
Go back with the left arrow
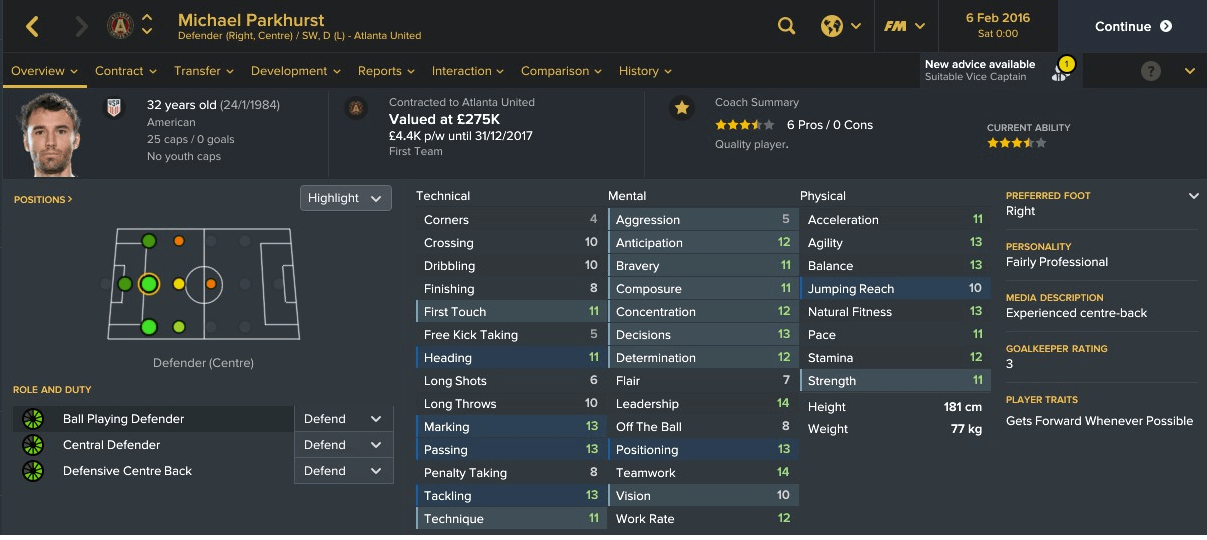33,27
